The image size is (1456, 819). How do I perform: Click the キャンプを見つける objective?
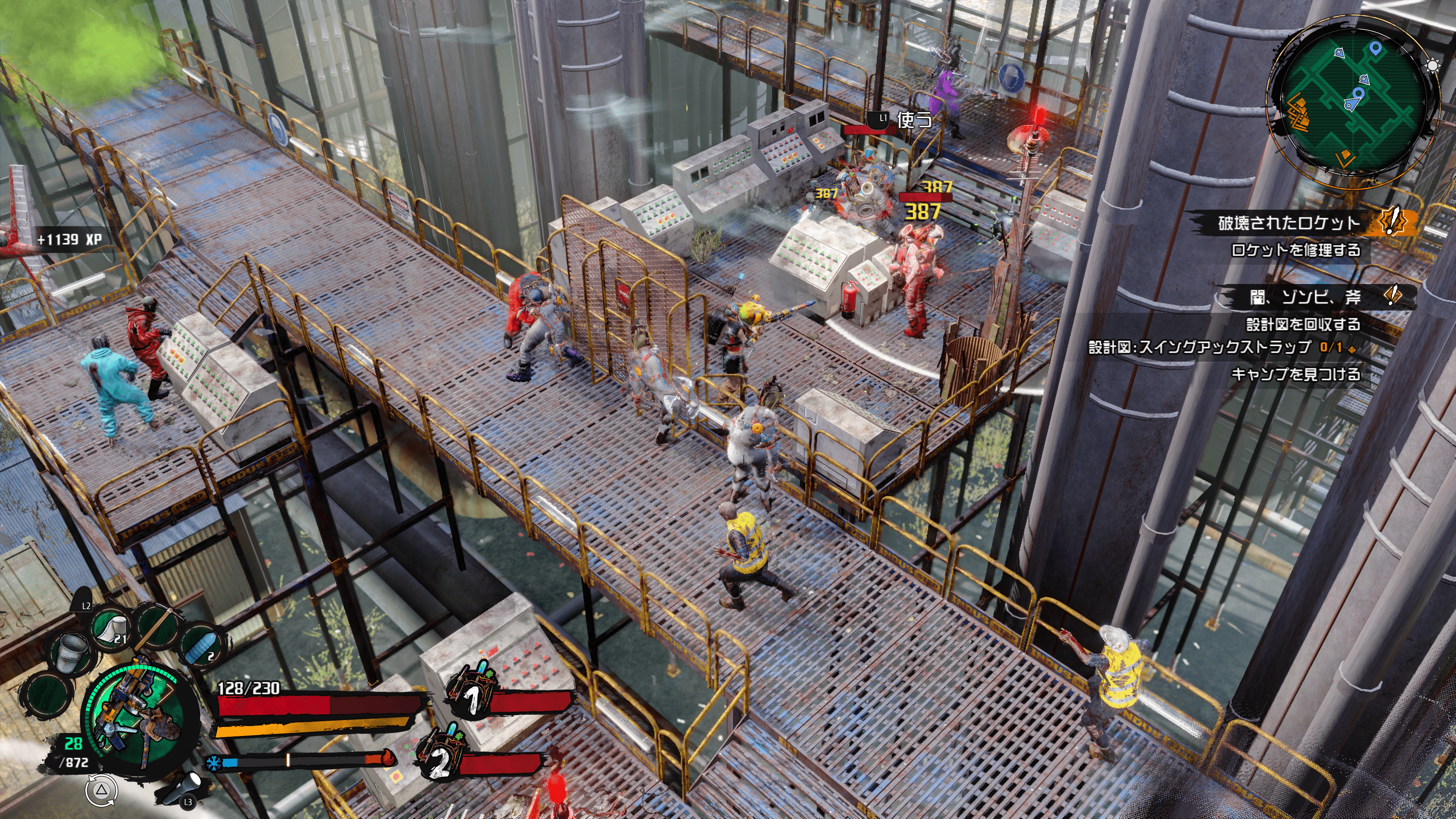pos(1296,374)
